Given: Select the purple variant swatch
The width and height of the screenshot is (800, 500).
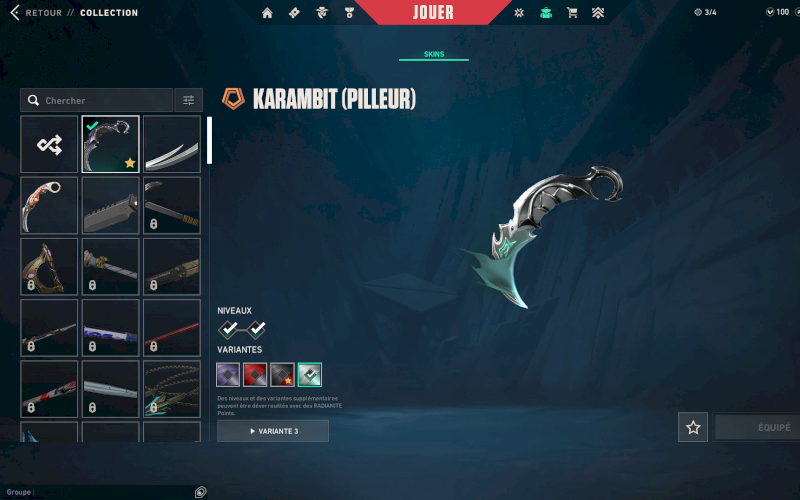Looking at the screenshot, I should point(228,375).
